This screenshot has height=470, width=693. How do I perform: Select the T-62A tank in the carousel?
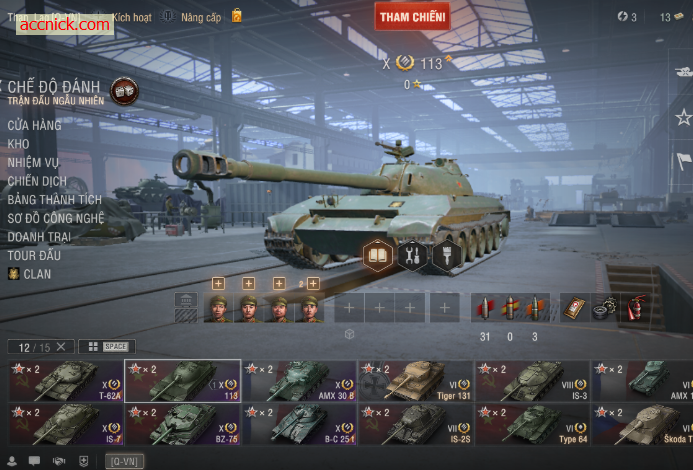pos(66,381)
